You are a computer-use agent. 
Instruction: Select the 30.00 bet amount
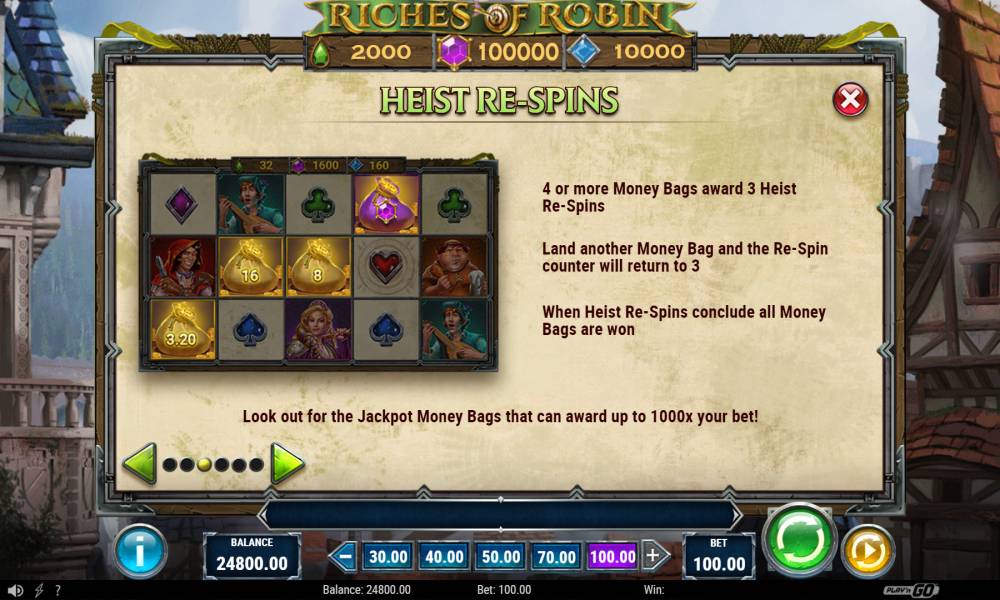point(387,556)
